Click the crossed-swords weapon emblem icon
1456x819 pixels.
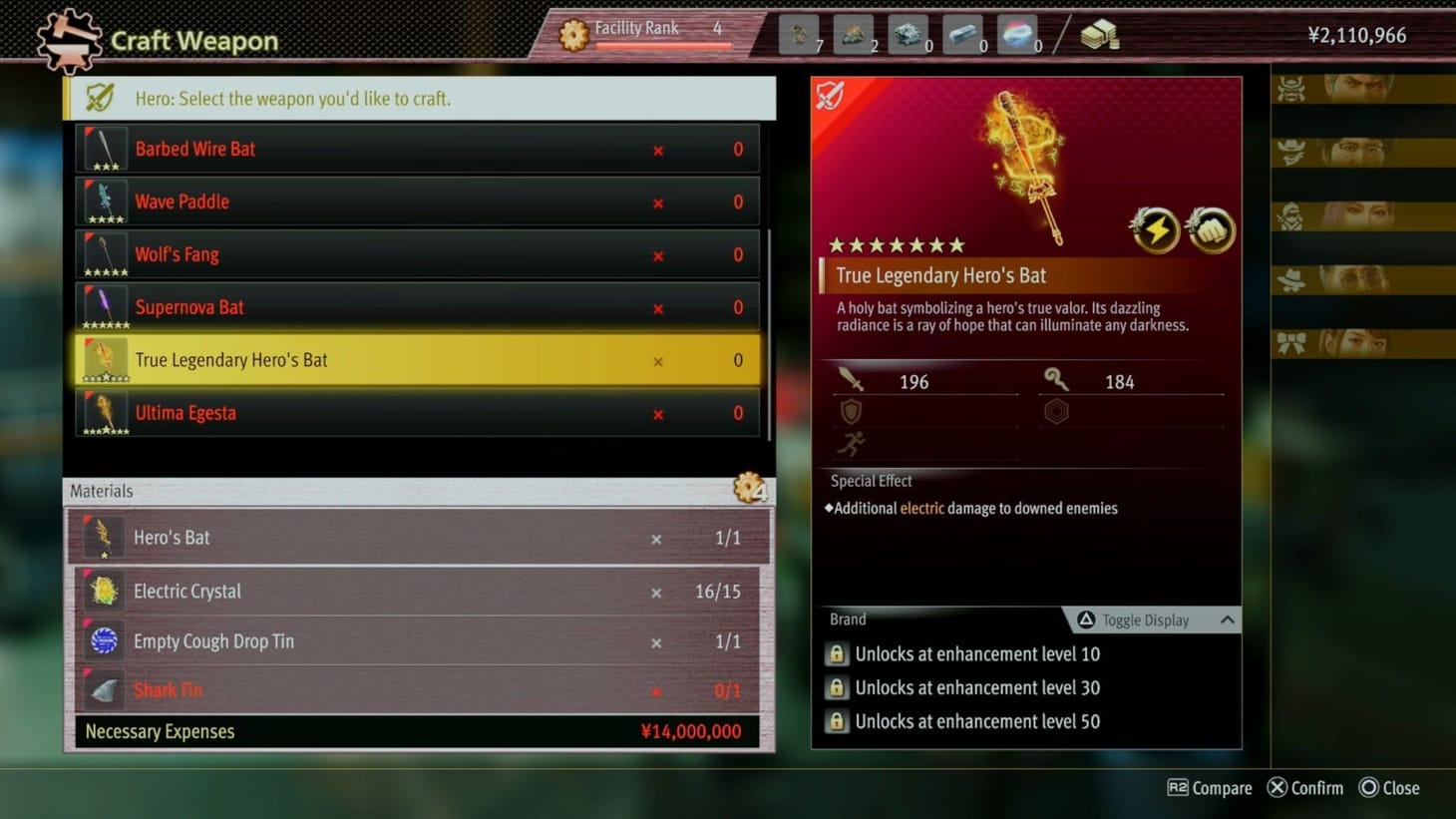tap(830, 97)
